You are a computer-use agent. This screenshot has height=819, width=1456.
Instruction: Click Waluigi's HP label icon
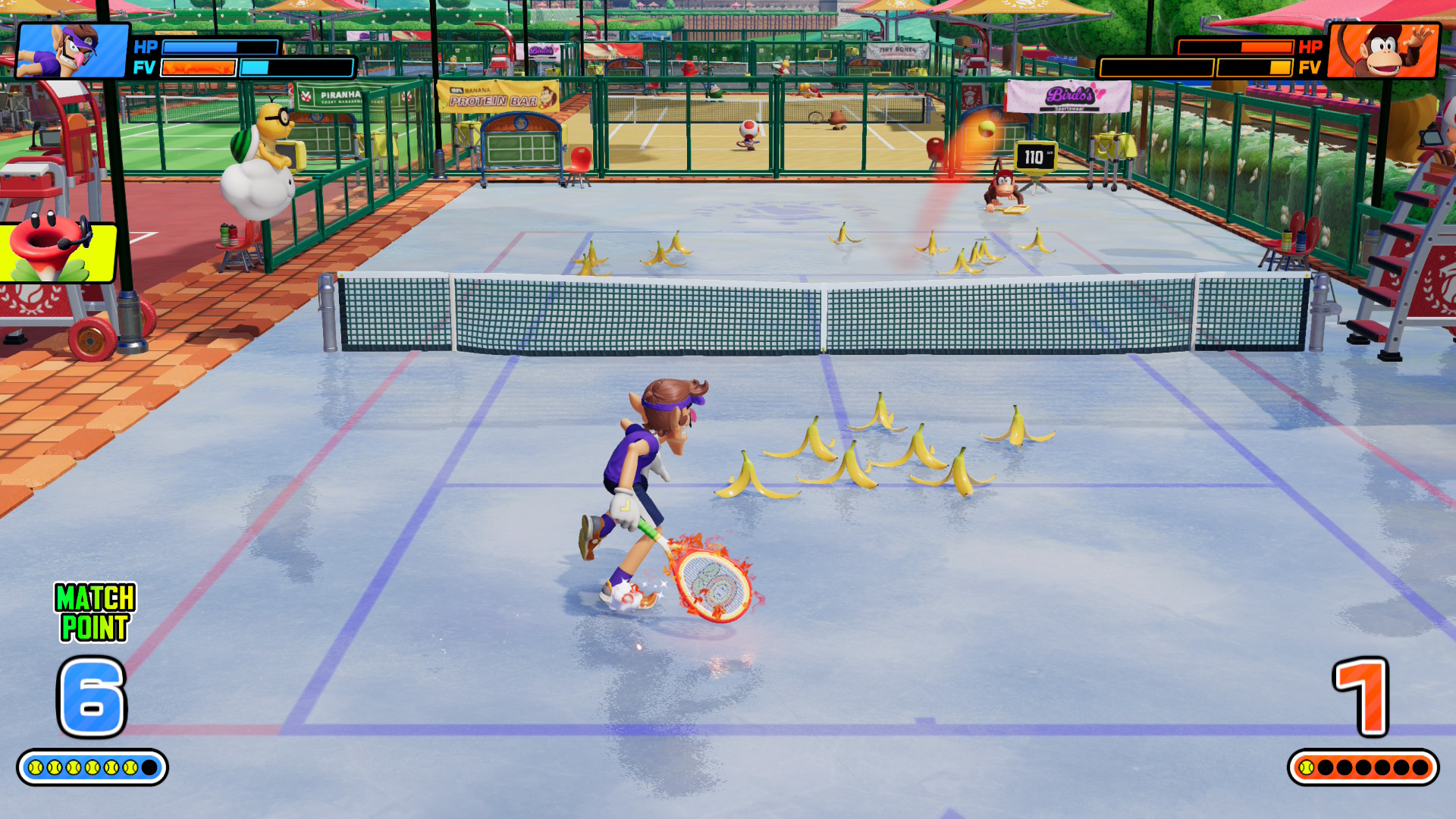pyautogui.click(x=146, y=47)
